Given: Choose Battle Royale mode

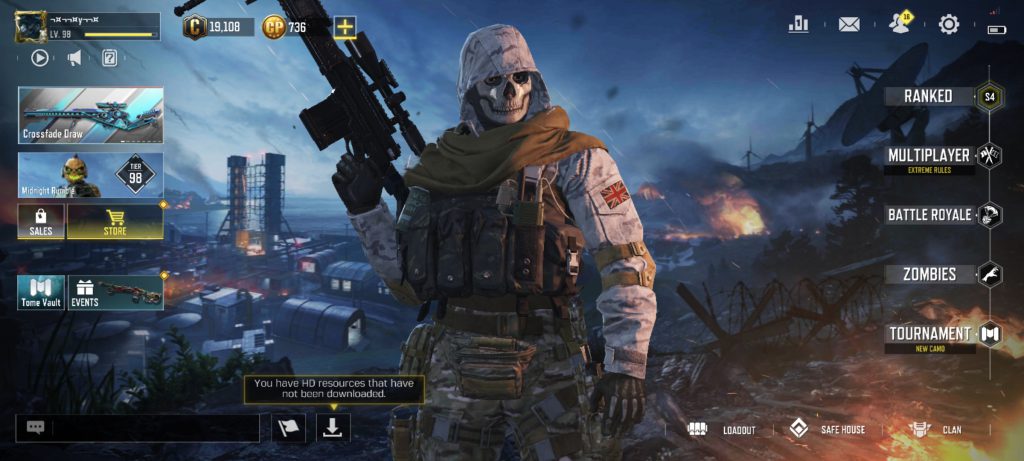Looking at the screenshot, I should 930,215.
